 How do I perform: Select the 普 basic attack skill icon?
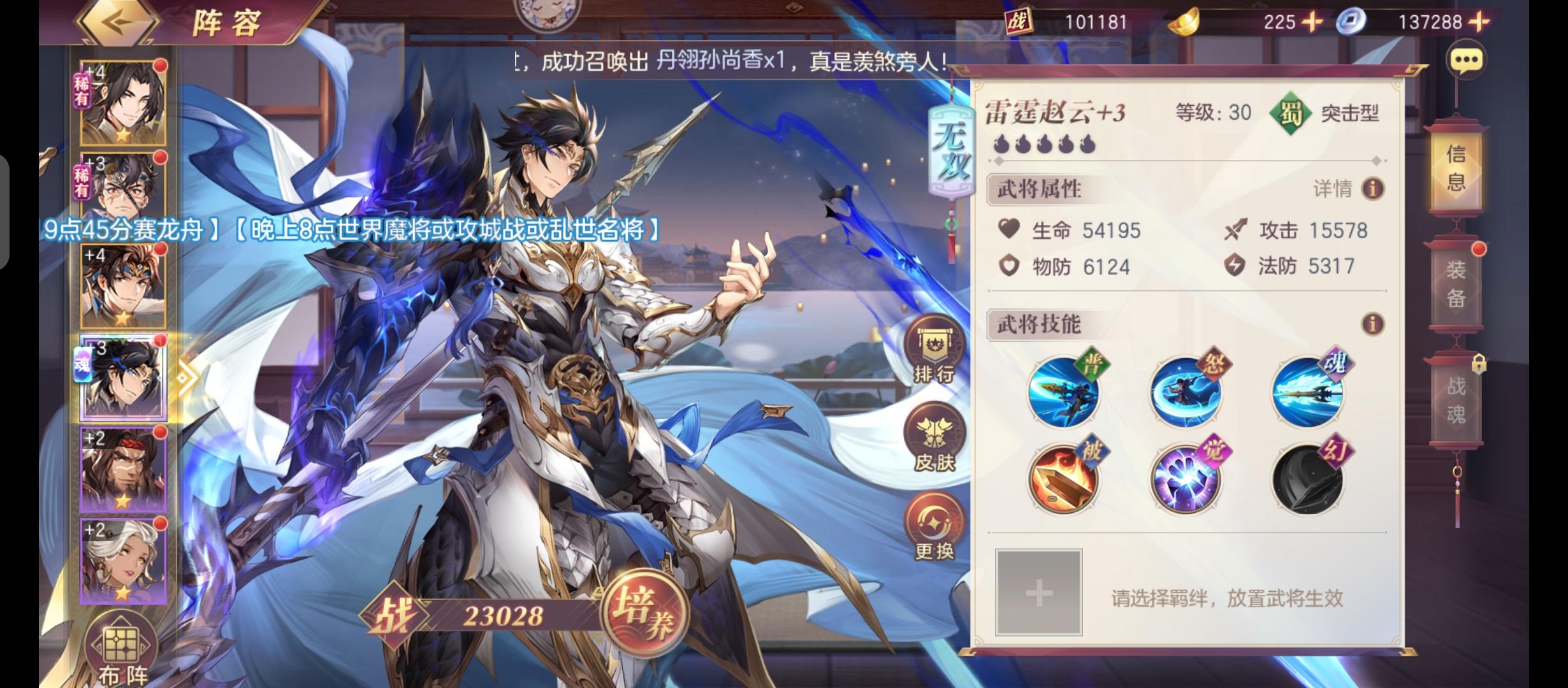click(x=1063, y=391)
